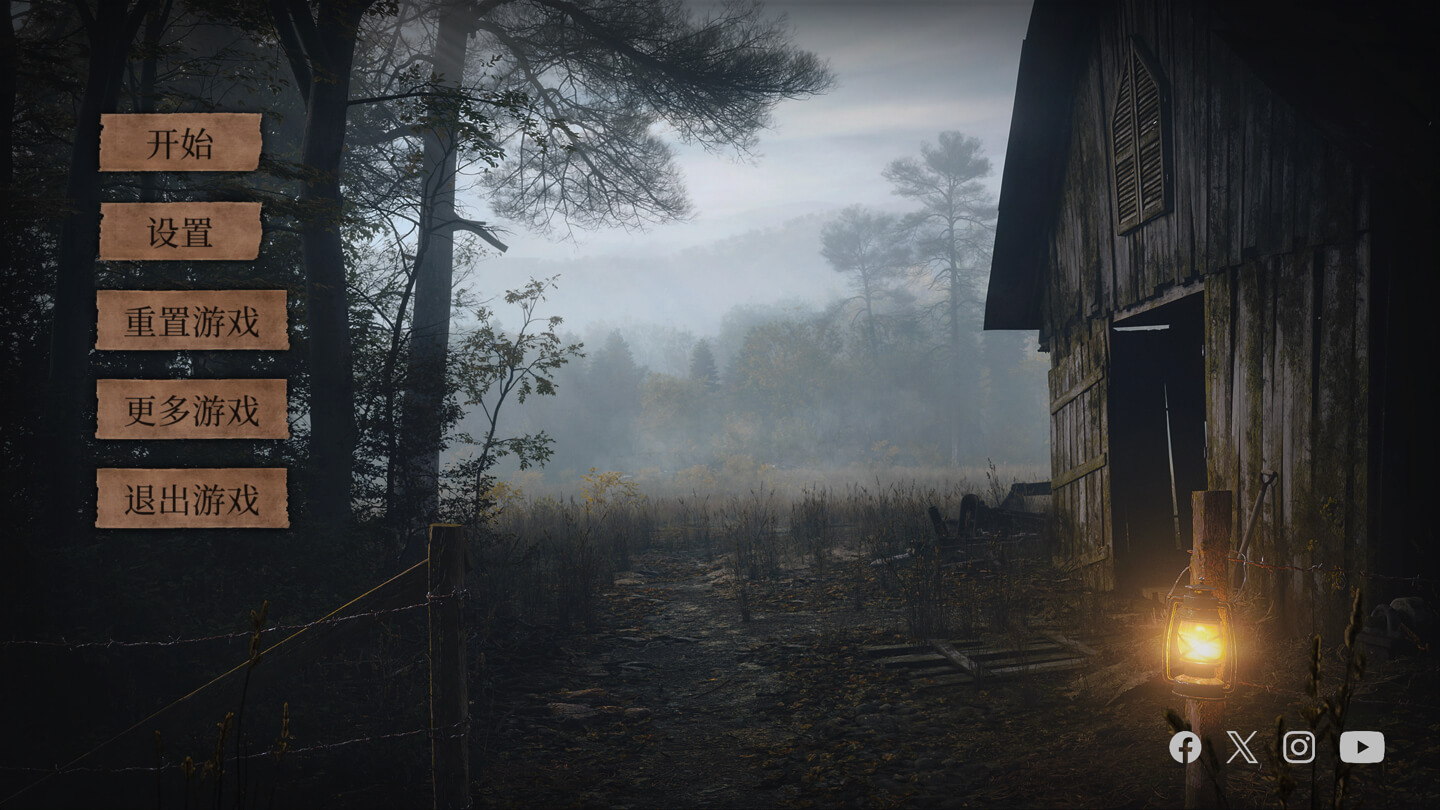This screenshot has width=1440, height=810.
Task: Start the game with 开始
Action: [180, 143]
